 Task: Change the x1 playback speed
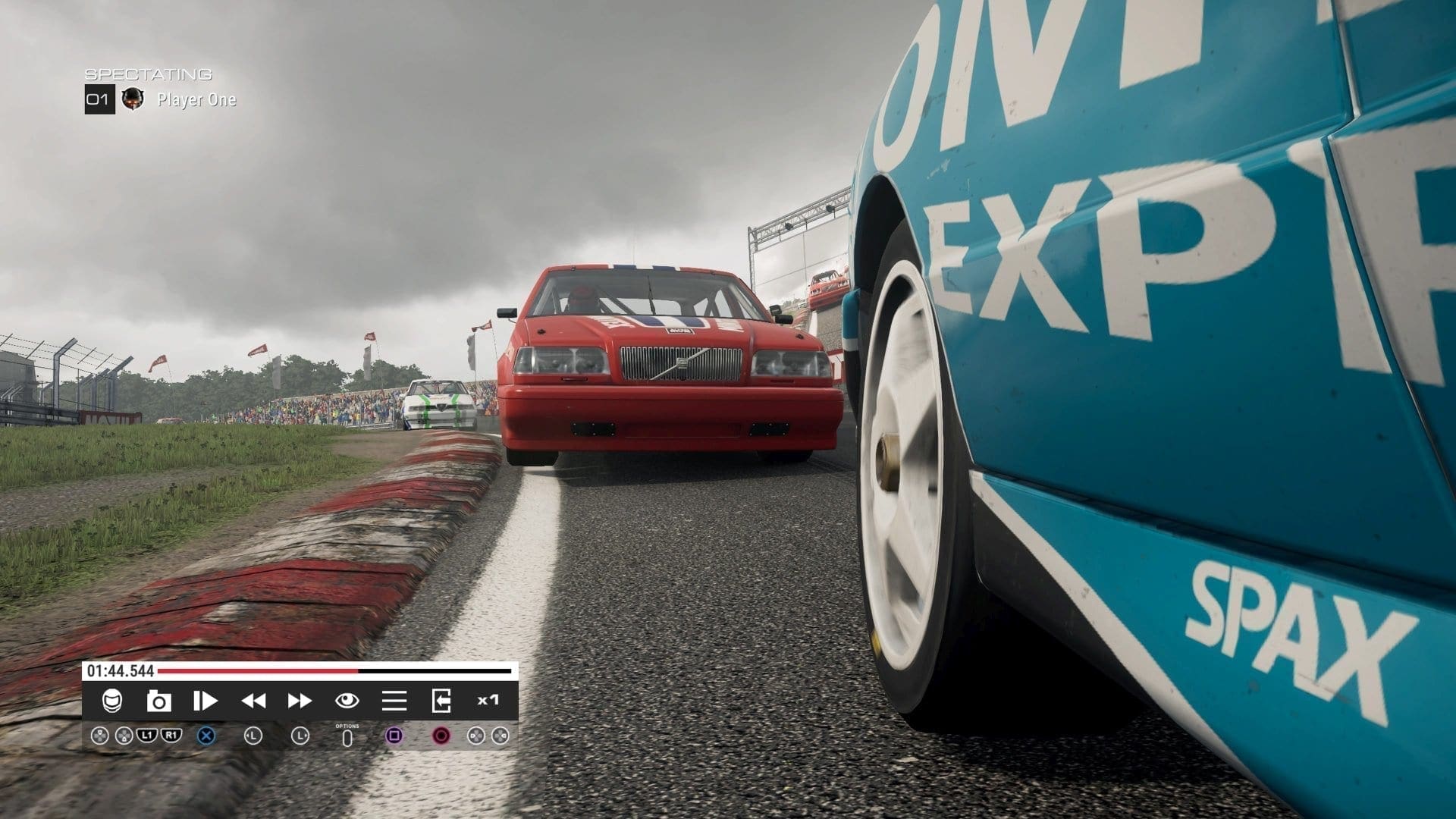488,700
